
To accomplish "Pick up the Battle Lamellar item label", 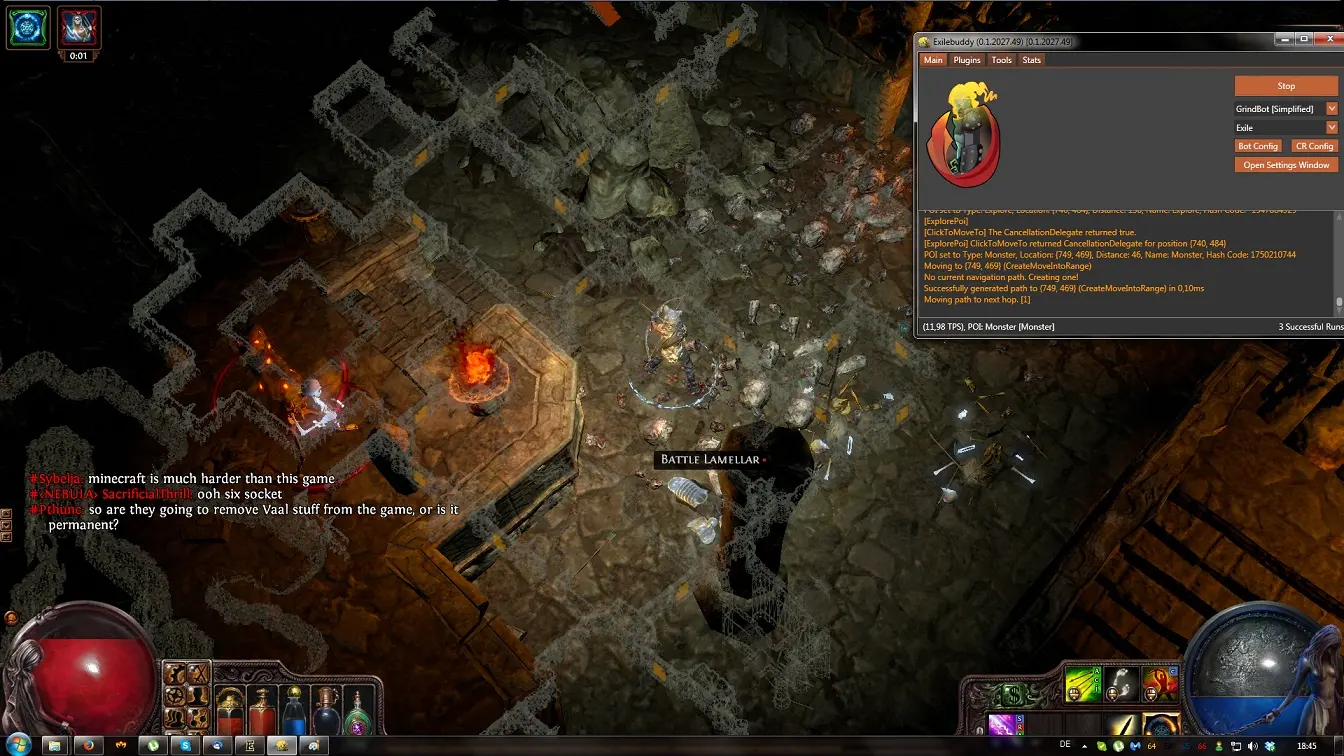I will click(x=710, y=459).
